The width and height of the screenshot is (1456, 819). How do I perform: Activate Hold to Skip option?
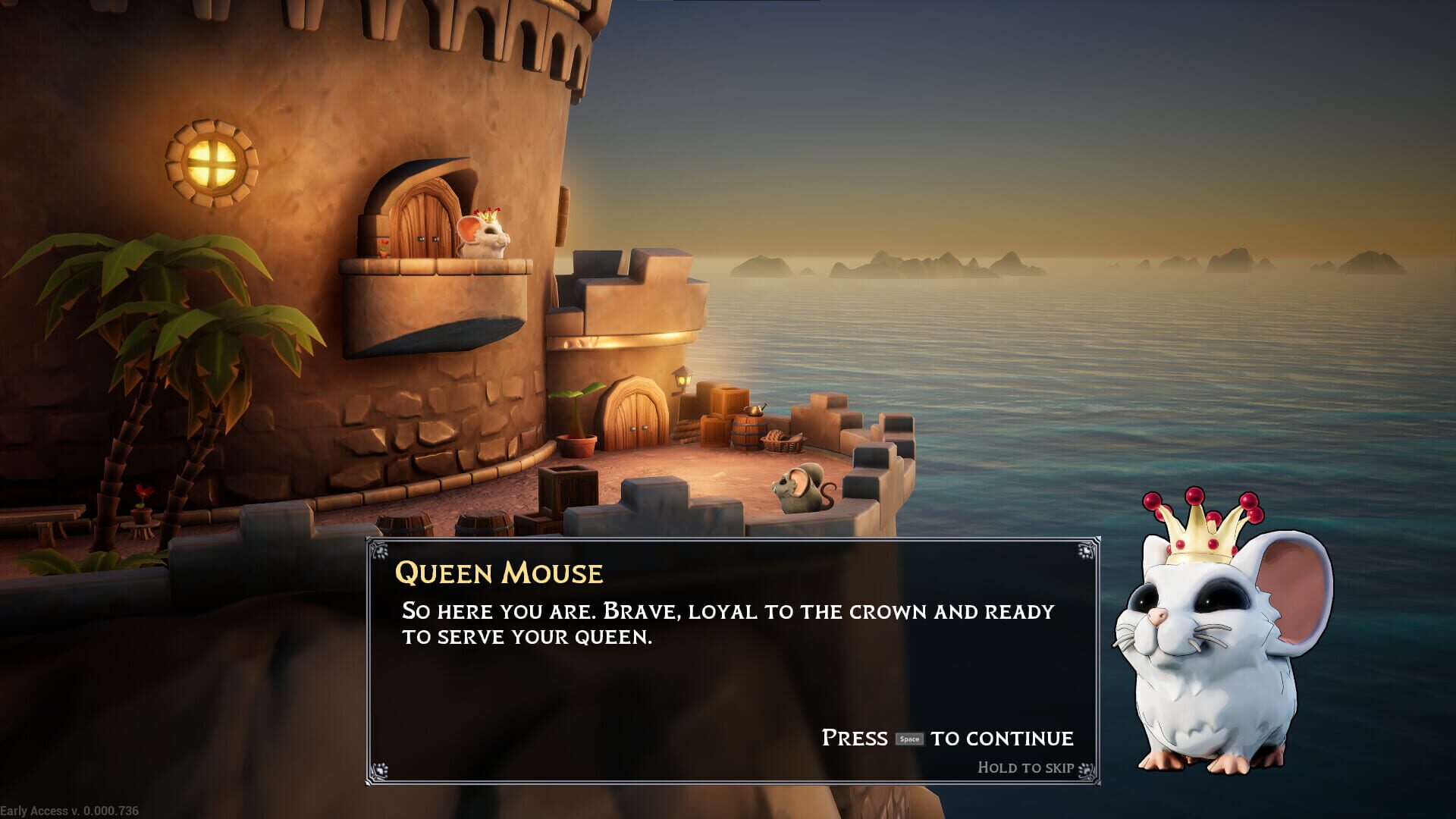pos(1024,767)
